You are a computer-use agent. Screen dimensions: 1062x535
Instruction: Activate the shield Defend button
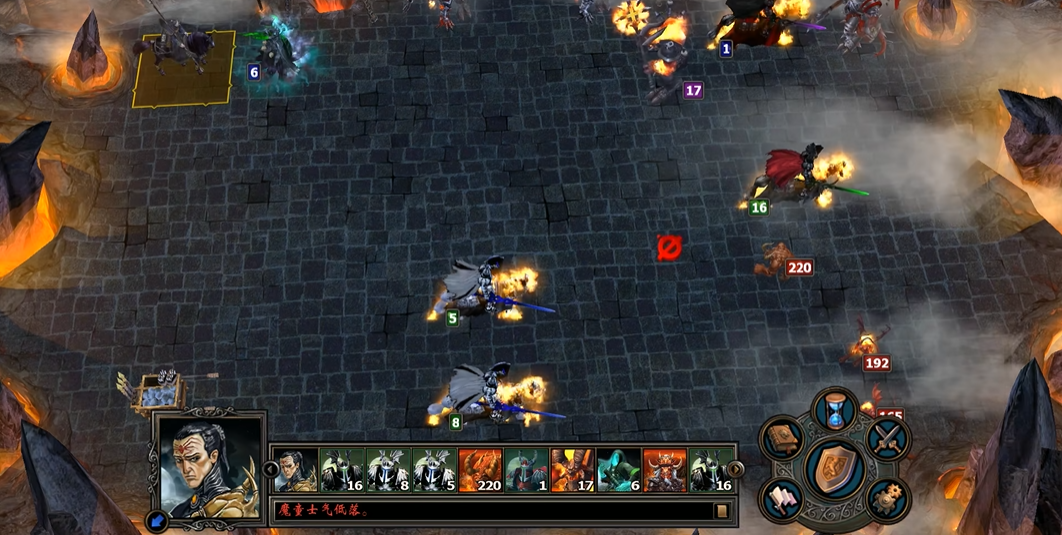[x=834, y=468]
